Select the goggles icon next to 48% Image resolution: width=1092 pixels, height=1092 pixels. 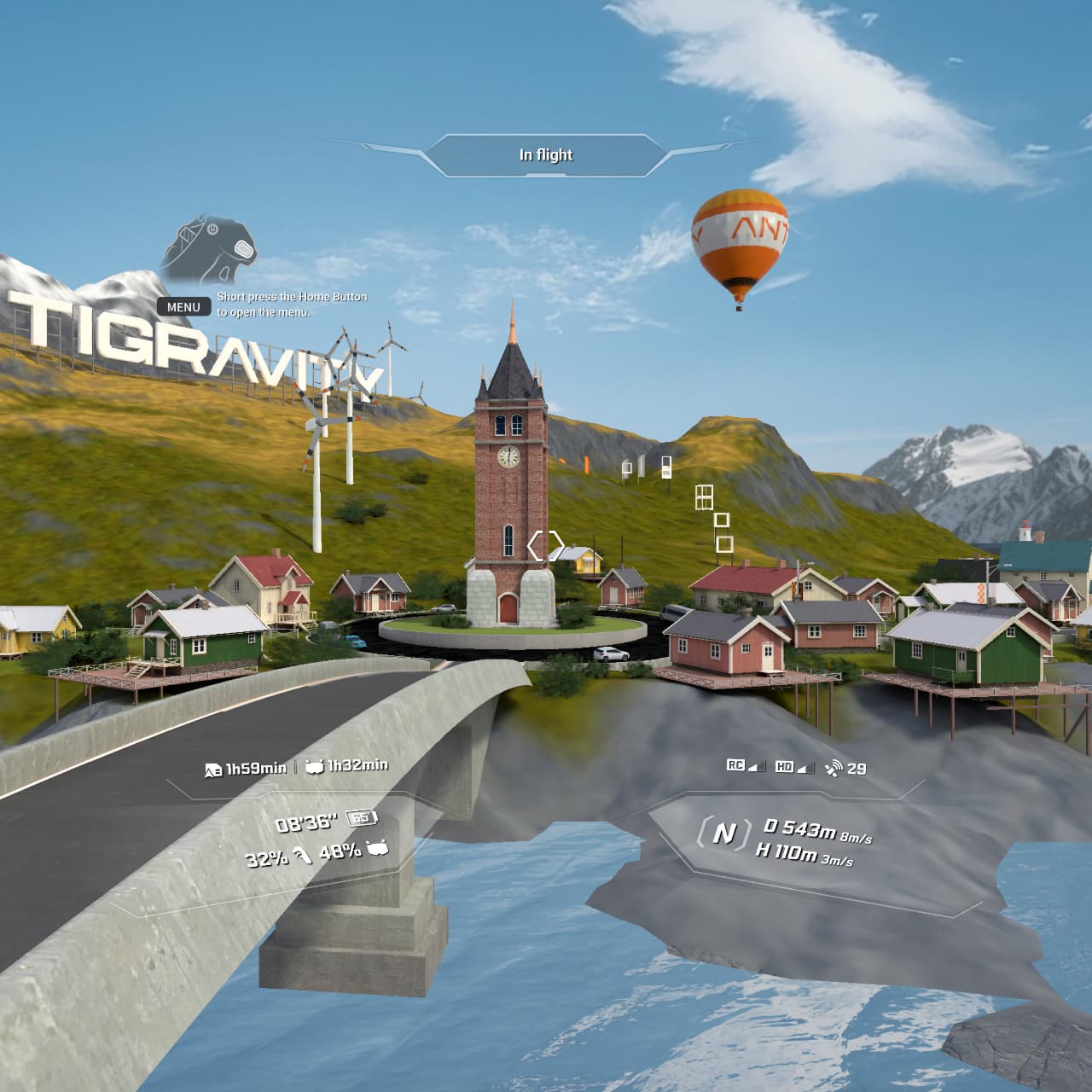pos(376,849)
